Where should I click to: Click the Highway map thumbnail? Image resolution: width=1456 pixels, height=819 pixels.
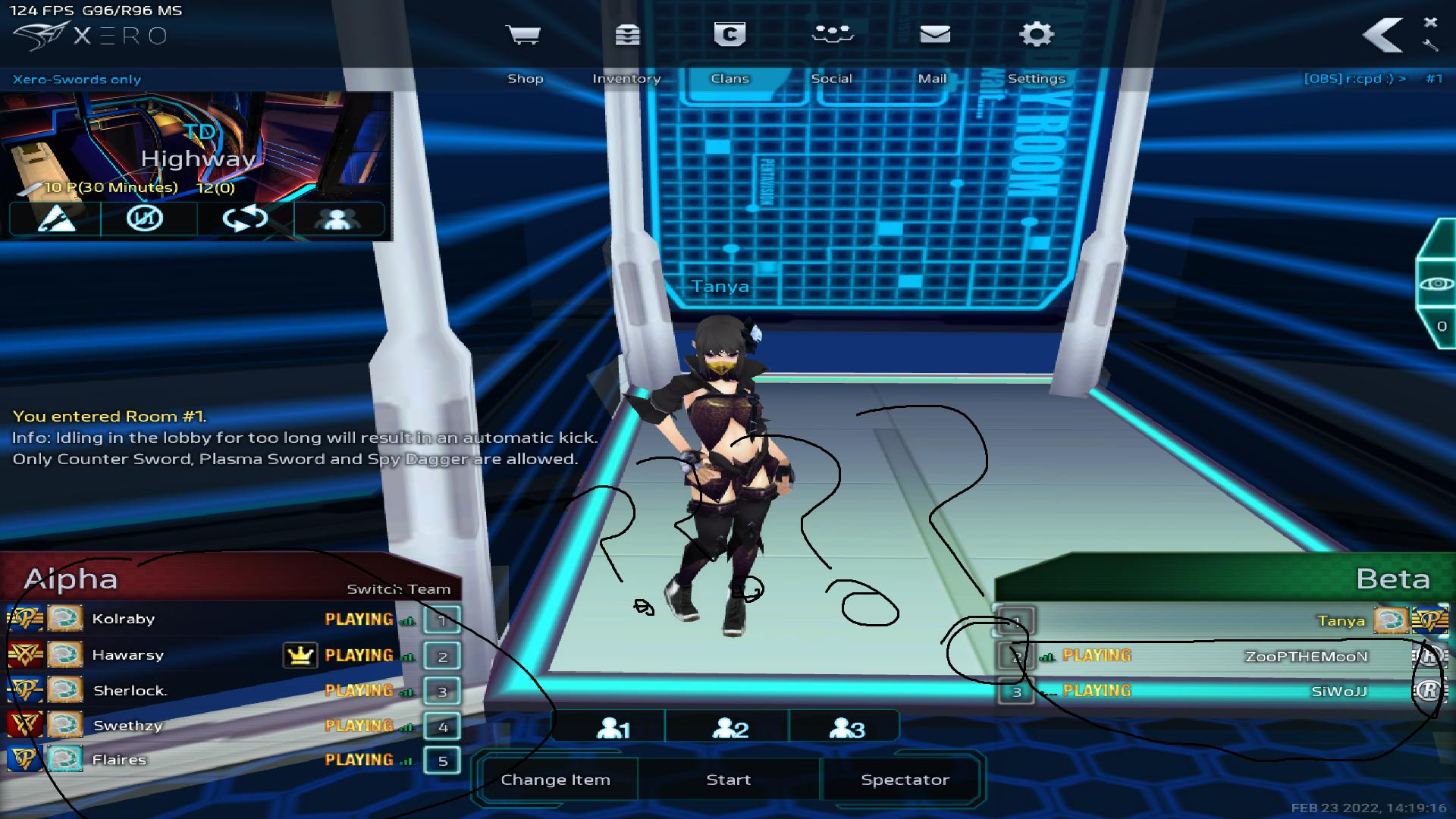click(x=196, y=148)
